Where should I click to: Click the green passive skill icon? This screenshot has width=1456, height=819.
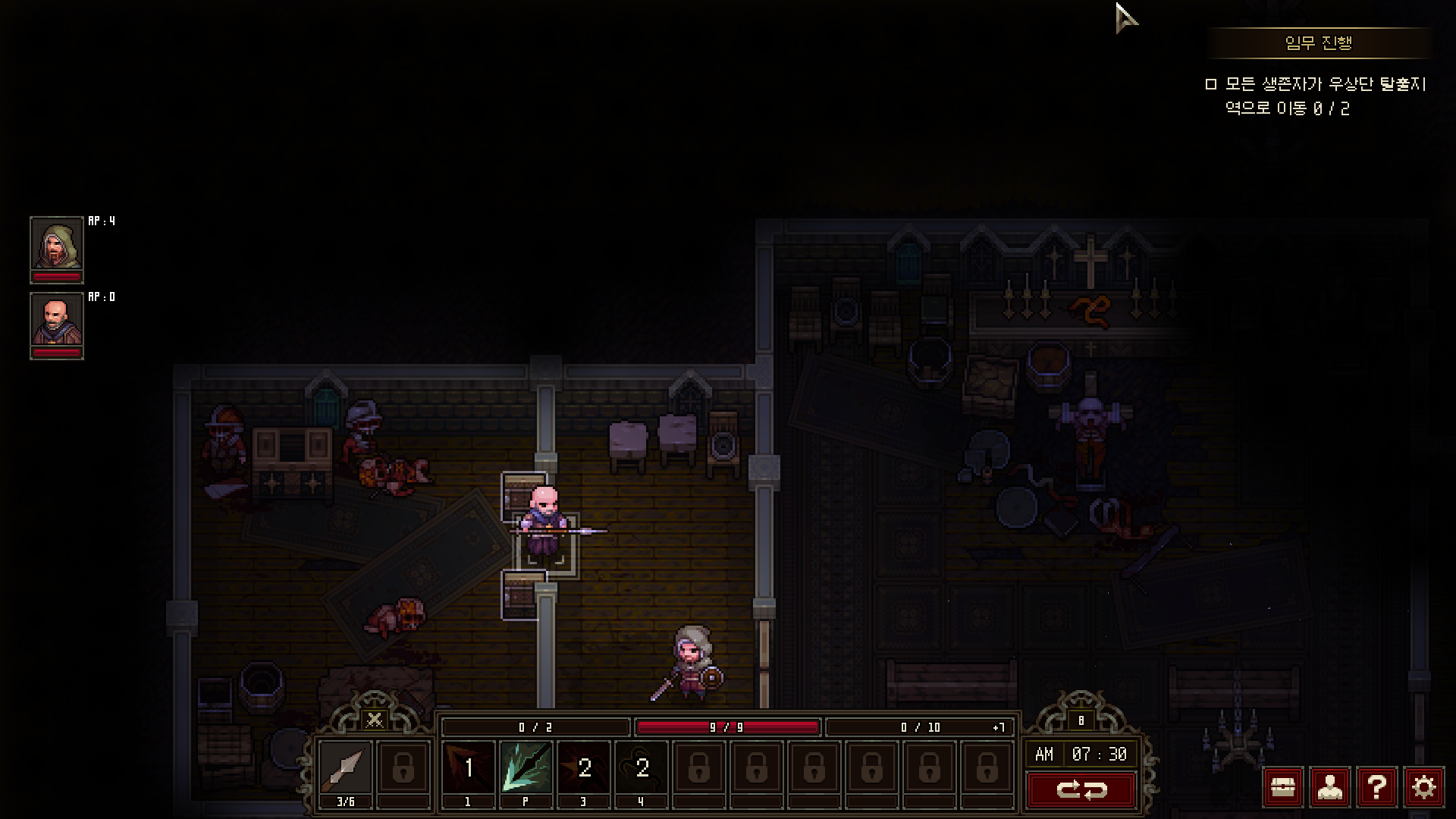pos(526,767)
